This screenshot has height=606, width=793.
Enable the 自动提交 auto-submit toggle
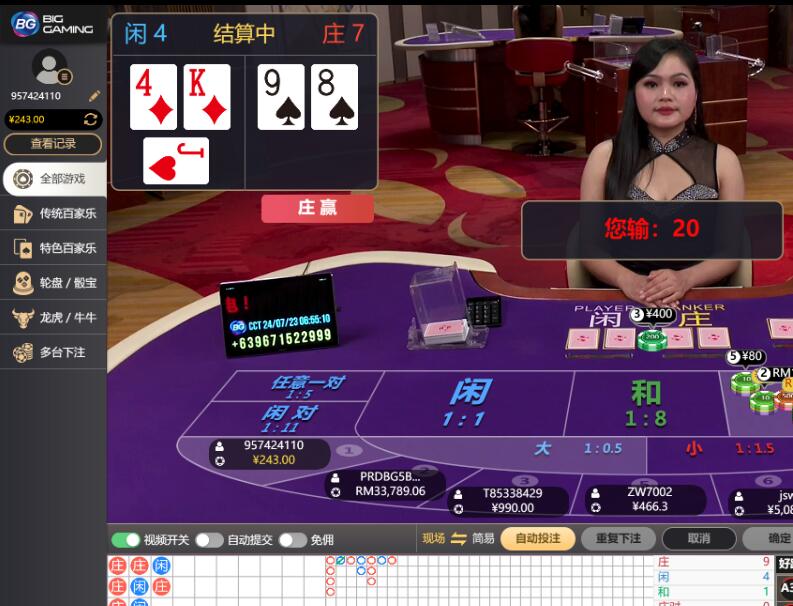209,540
